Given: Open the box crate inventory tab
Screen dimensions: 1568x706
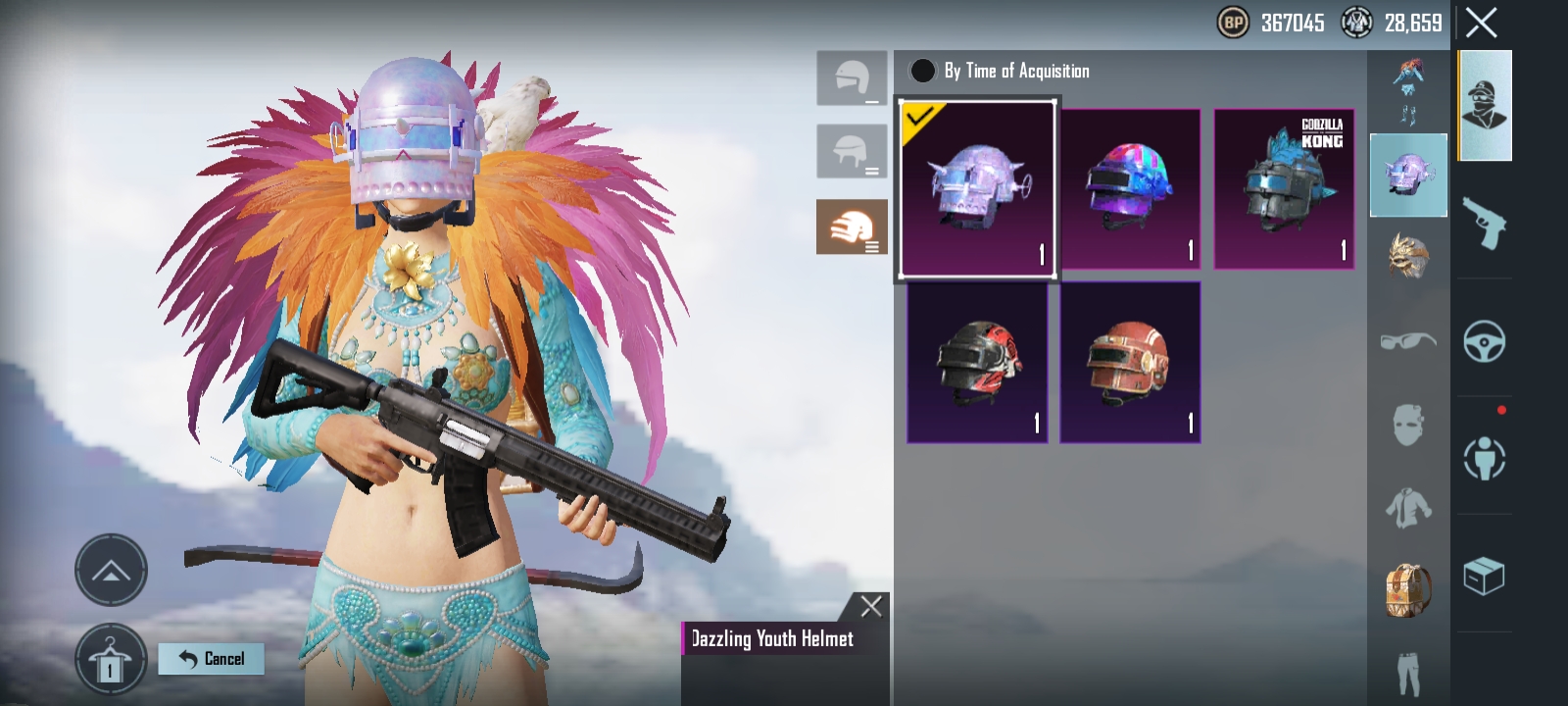Looking at the screenshot, I should click(1484, 576).
